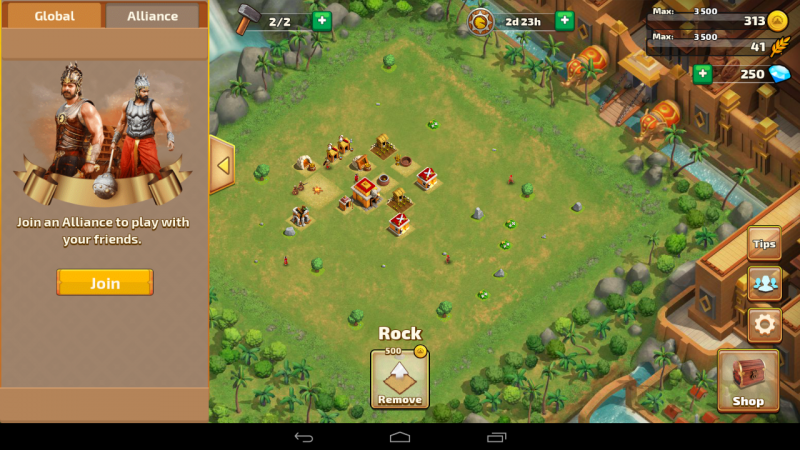This screenshot has width=800, height=450.
Task: Open the gear Settings menu
Action: 765,324
